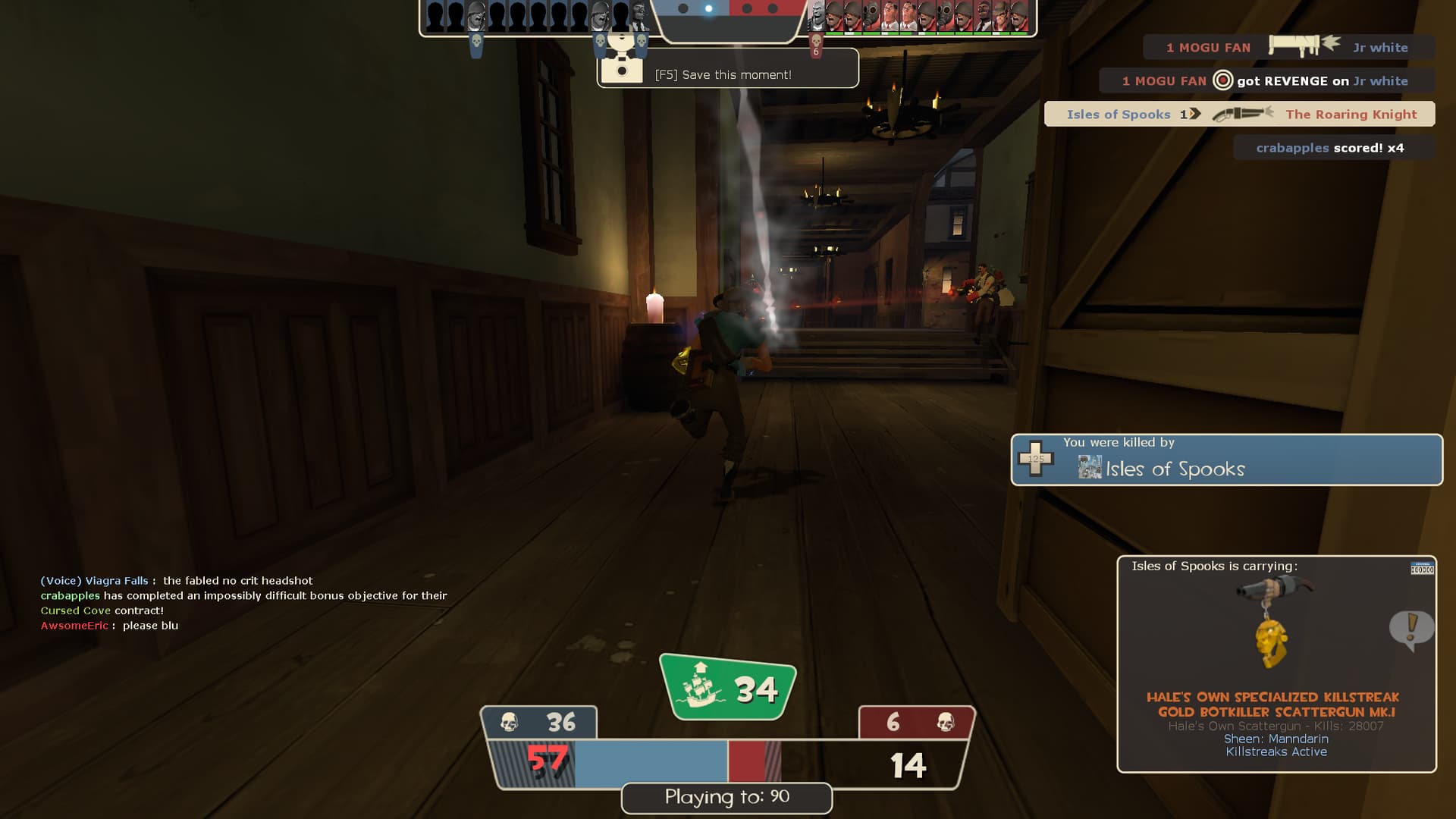Click the exclamation speech bubble icon
Viewport: 1456px width, 819px height.
(1410, 629)
